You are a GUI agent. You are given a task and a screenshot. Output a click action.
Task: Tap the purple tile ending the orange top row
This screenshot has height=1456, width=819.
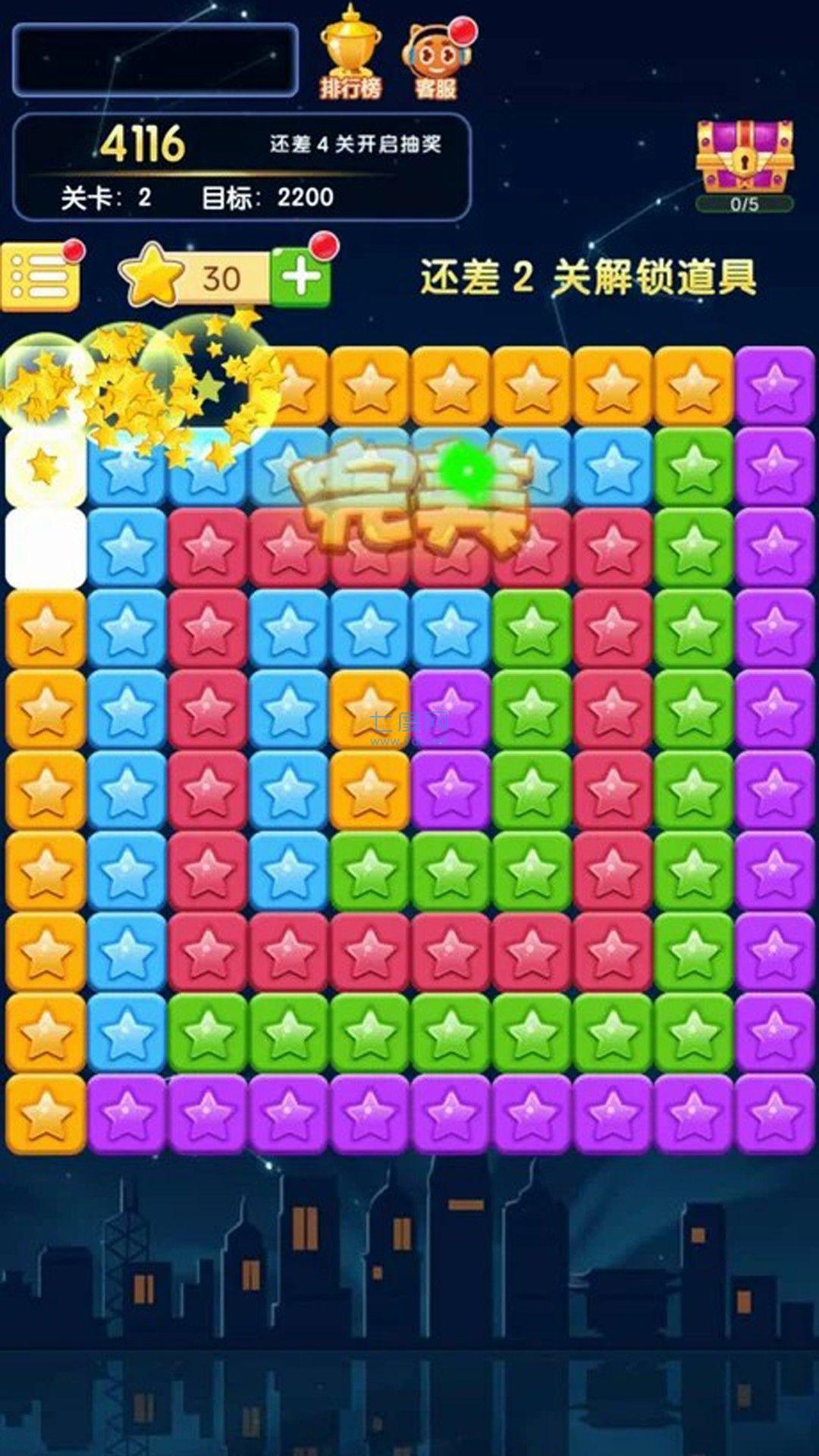tap(773, 385)
